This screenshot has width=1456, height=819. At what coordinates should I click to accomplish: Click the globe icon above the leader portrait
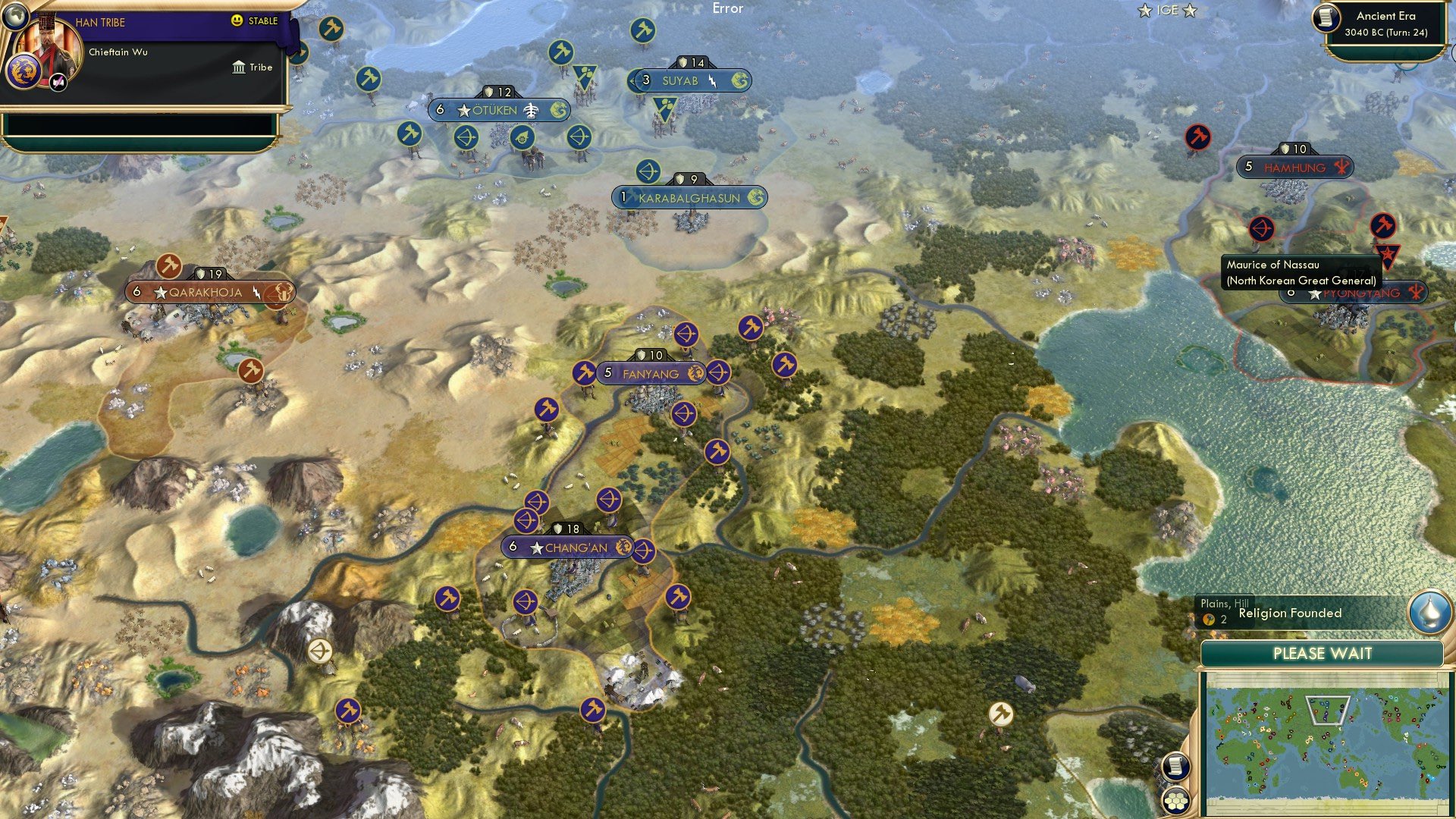click(15, 17)
